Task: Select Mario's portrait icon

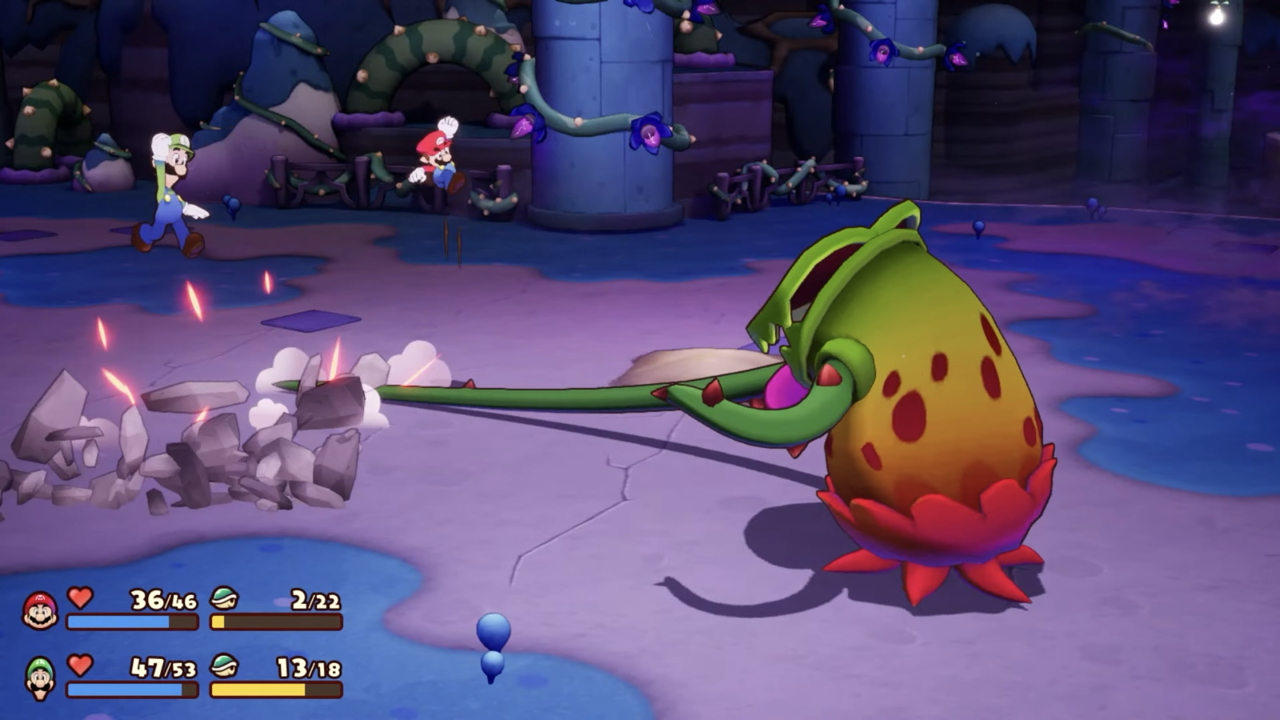Action: click(40, 610)
